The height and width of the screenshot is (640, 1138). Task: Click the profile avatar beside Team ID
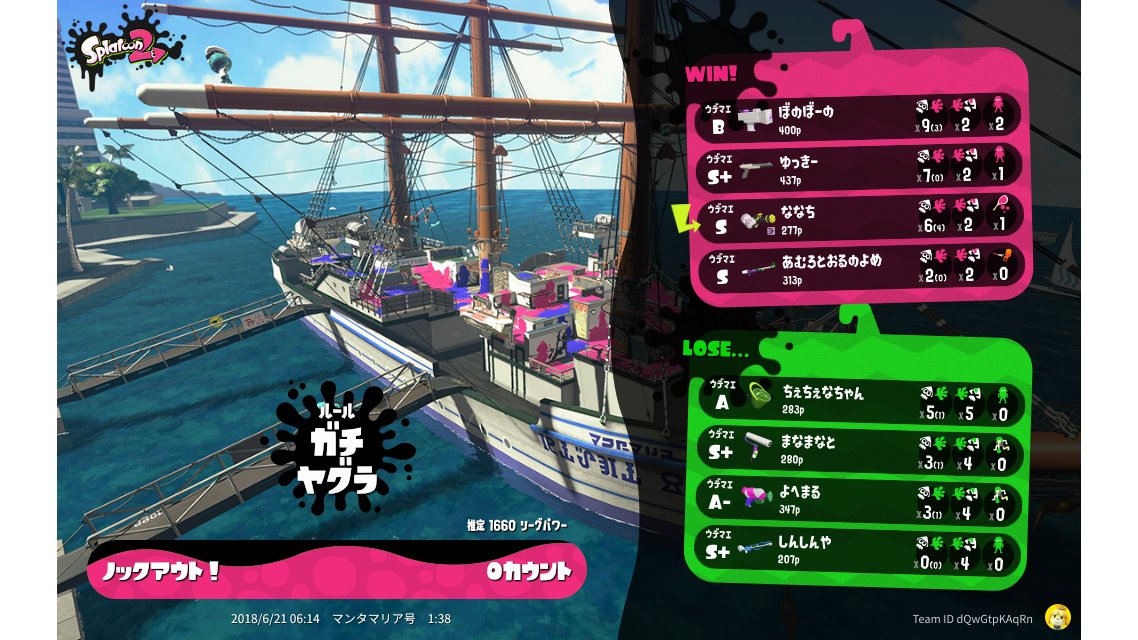[x=1058, y=617]
